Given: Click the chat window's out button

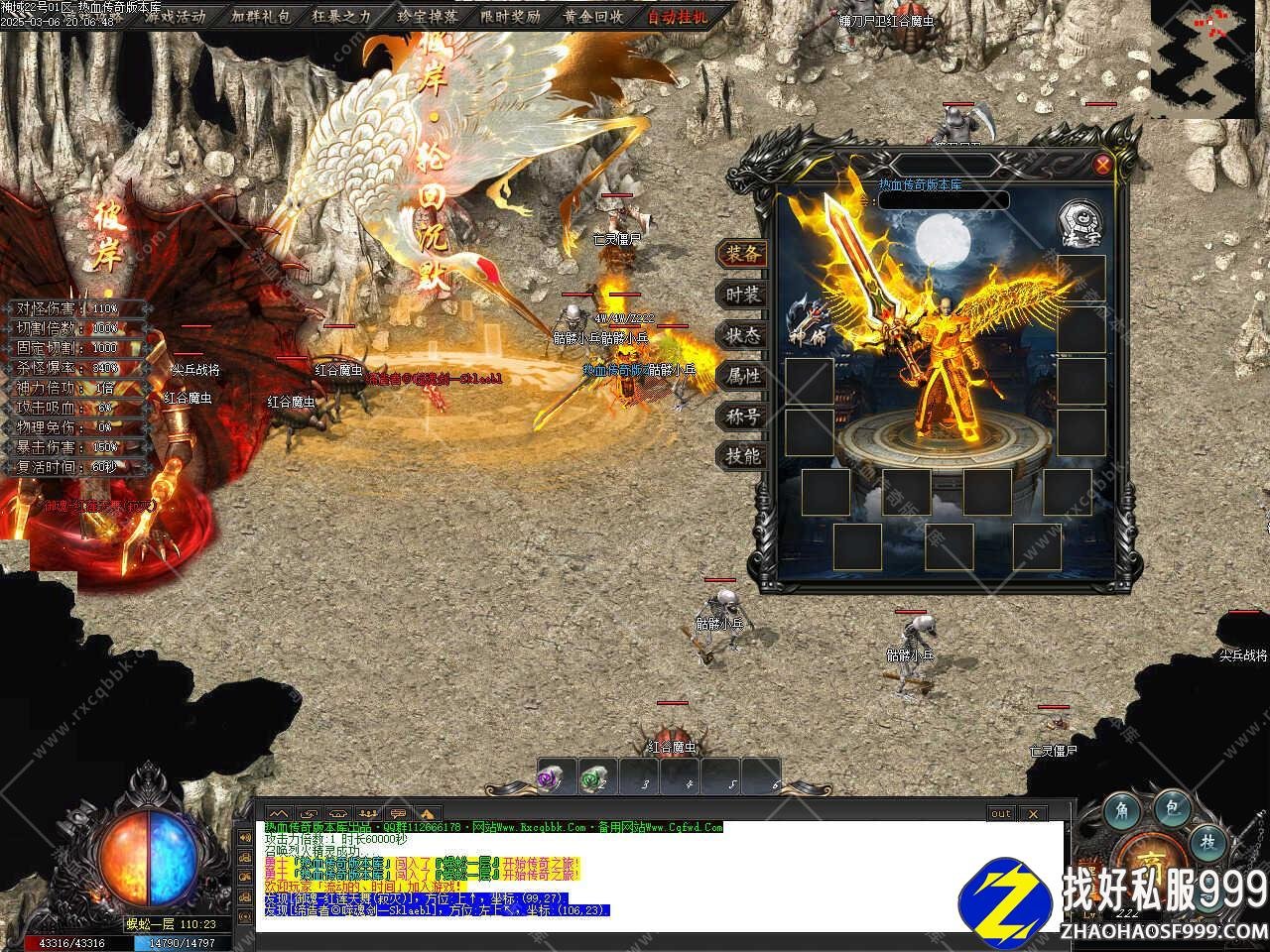Looking at the screenshot, I should click(x=1001, y=814).
